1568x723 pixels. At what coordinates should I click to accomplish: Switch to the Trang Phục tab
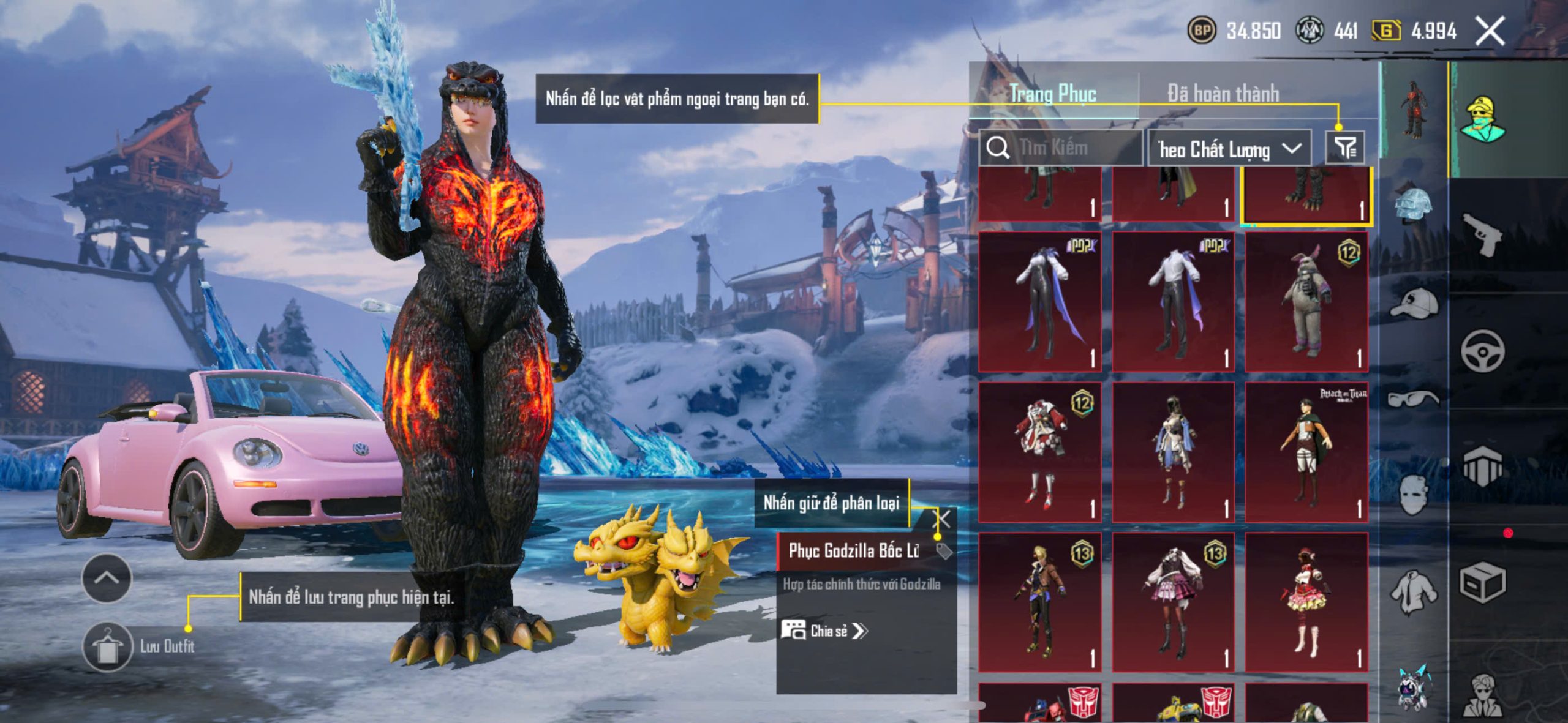1052,94
